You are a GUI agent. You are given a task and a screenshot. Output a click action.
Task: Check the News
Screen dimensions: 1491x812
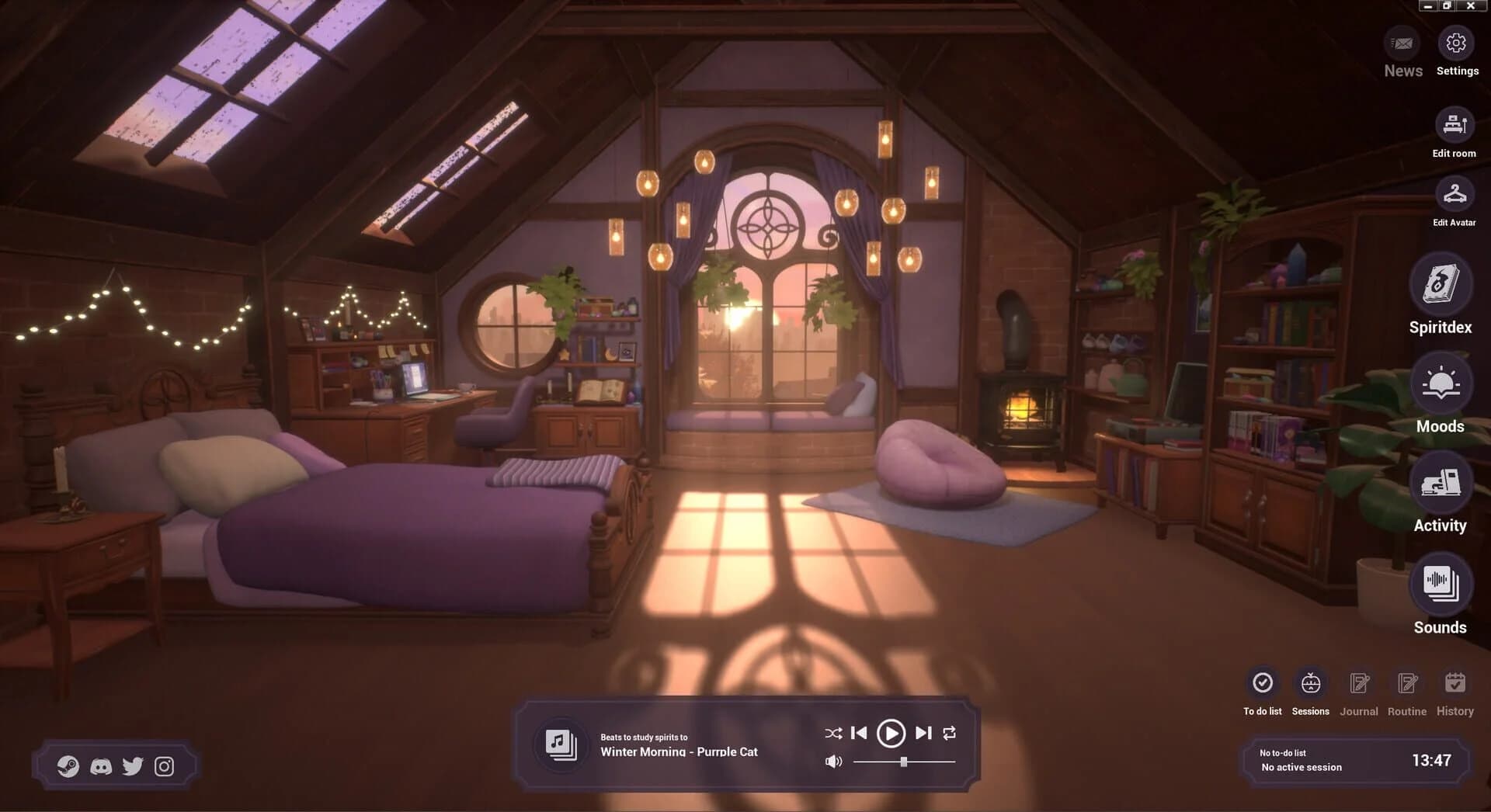coord(1402,44)
